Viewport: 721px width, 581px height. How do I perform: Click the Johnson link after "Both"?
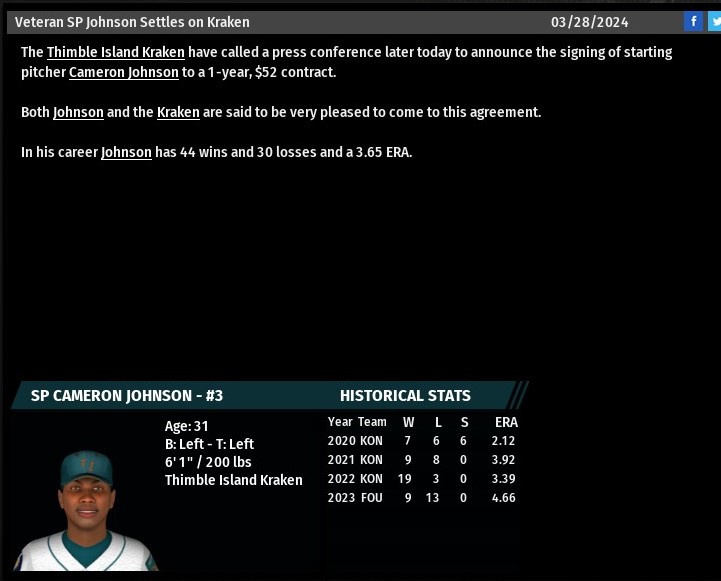pos(78,112)
